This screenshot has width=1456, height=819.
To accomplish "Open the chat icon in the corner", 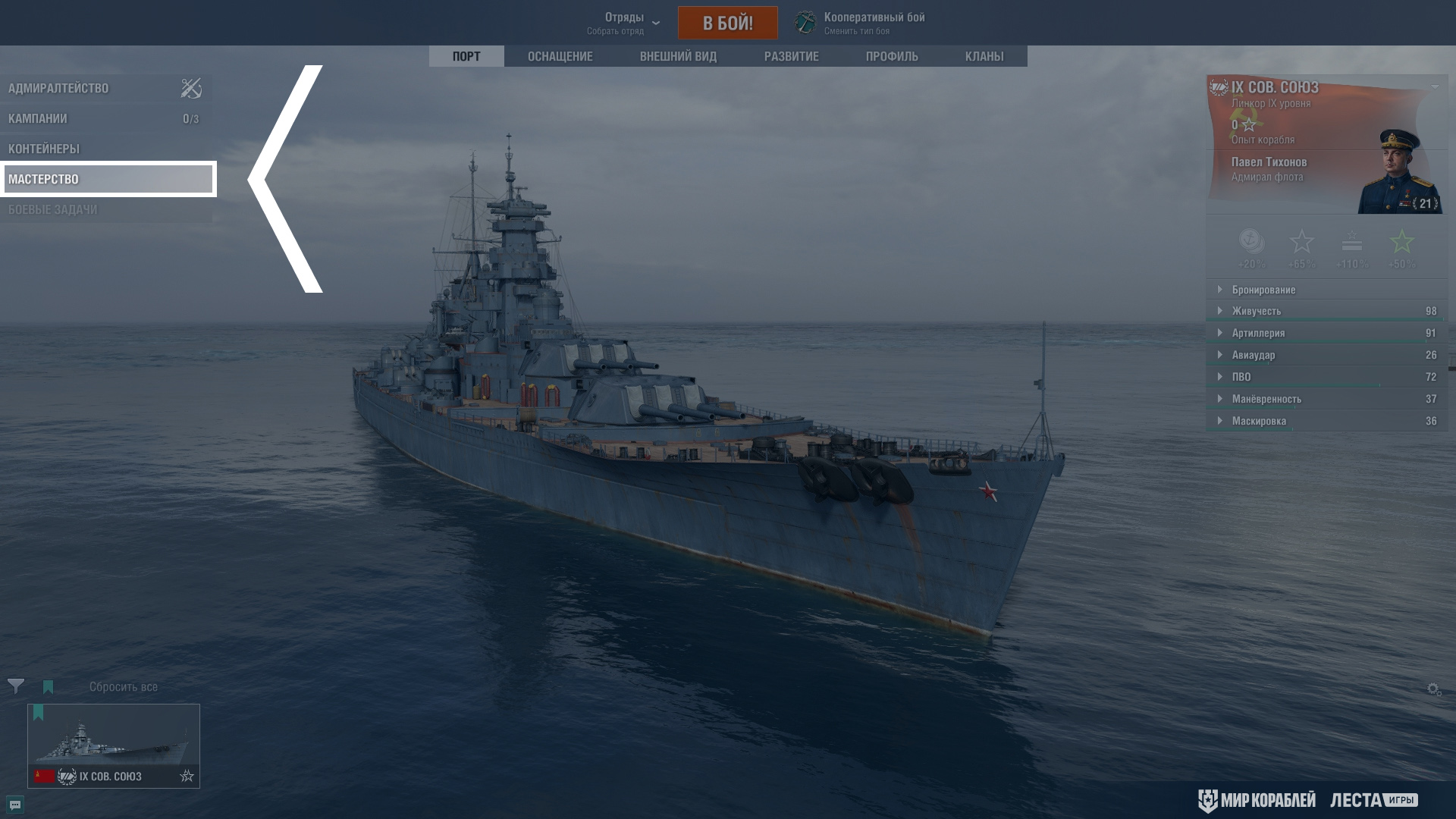I will click(x=15, y=805).
